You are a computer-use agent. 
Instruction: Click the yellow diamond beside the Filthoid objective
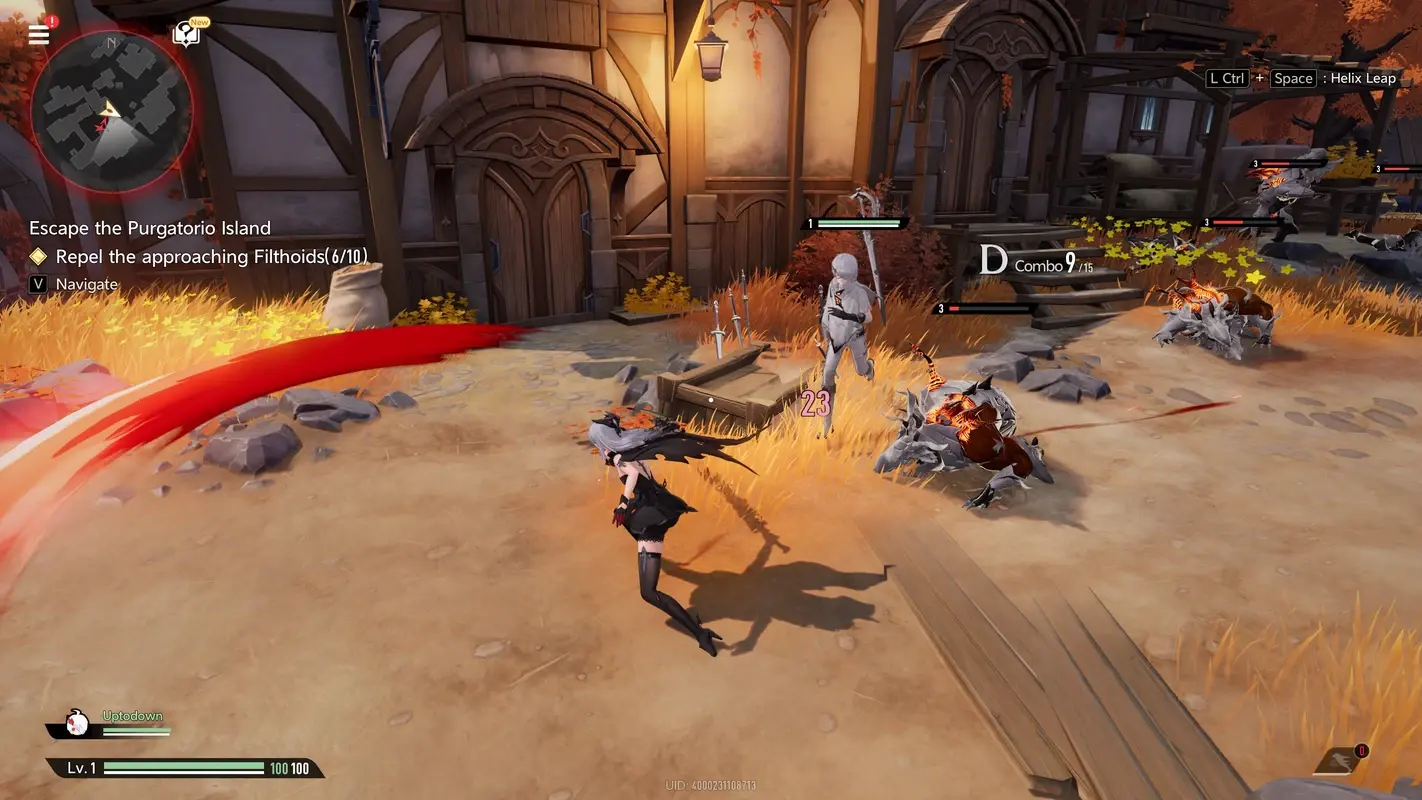tap(40, 256)
